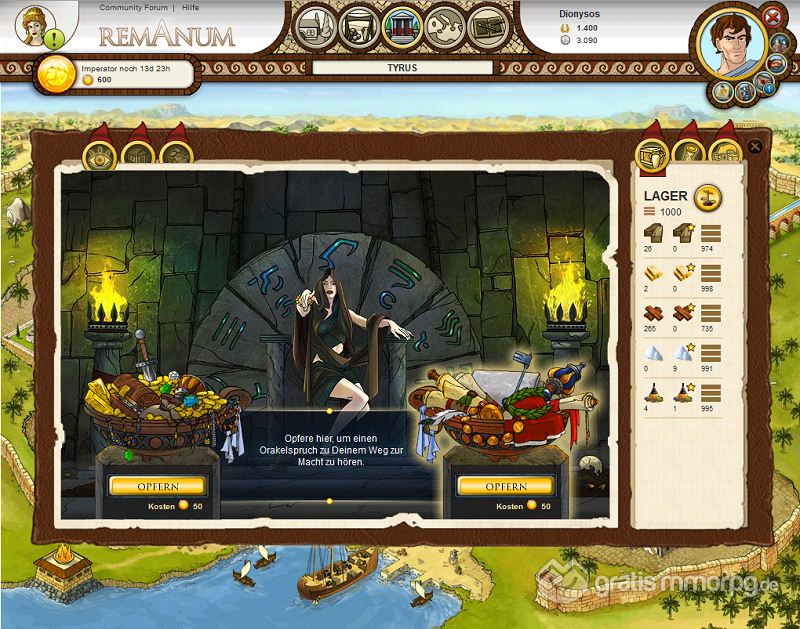This screenshot has height=629, width=800.
Task: Select the Lager crate tab
Action: pyautogui.click(x=653, y=154)
